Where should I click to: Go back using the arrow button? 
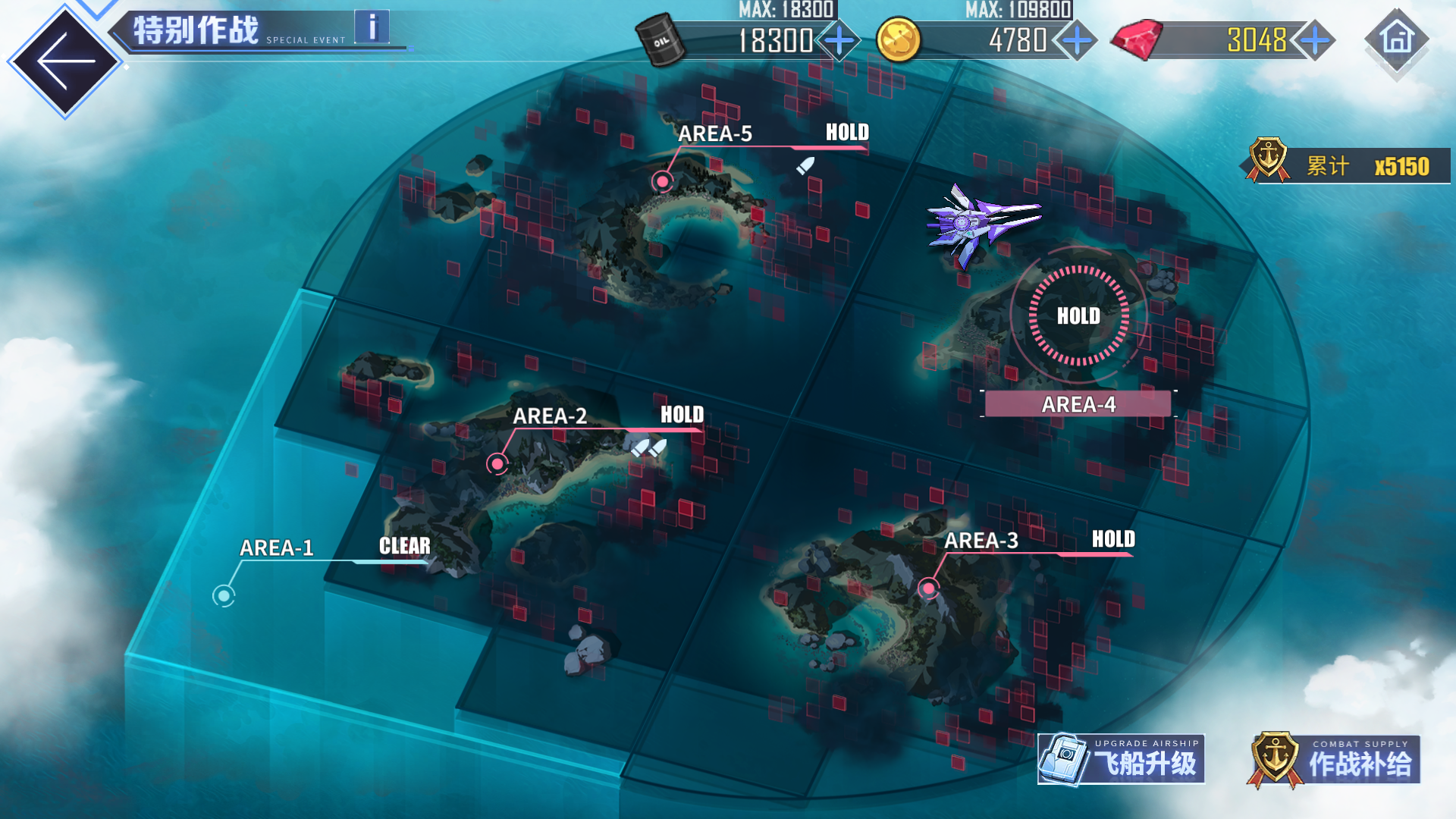point(64,61)
